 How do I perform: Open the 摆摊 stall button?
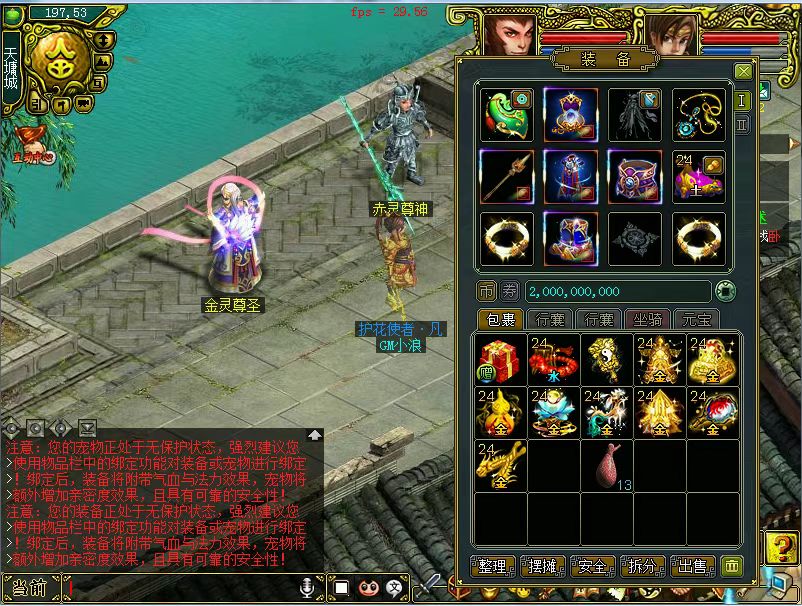(543, 566)
